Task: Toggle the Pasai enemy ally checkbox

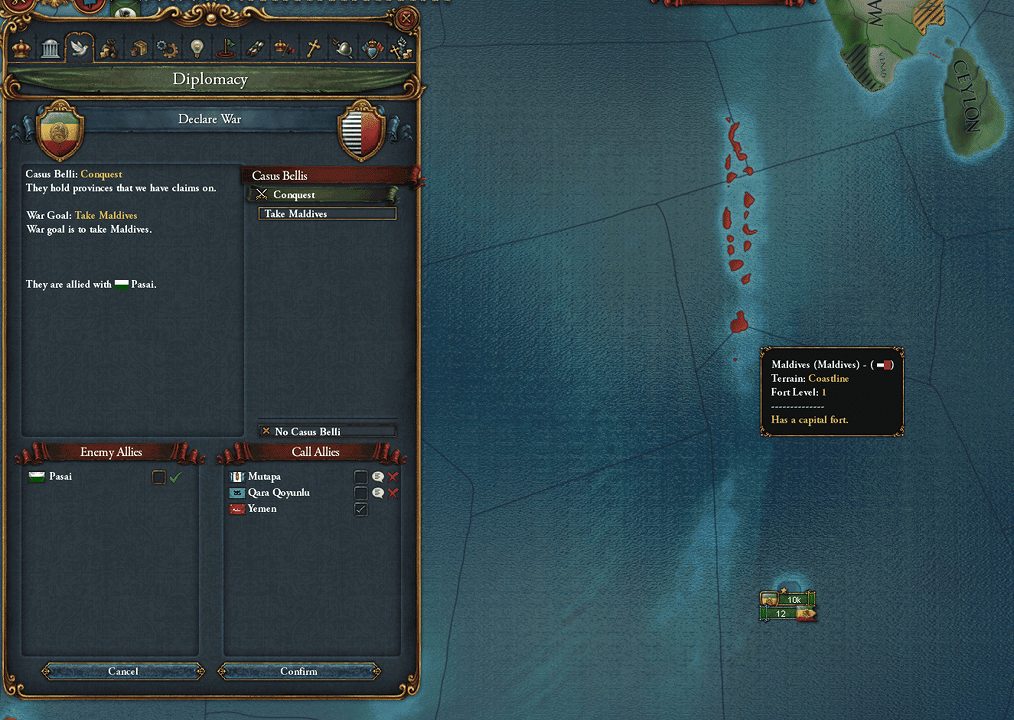Action: click(x=158, y=477)
